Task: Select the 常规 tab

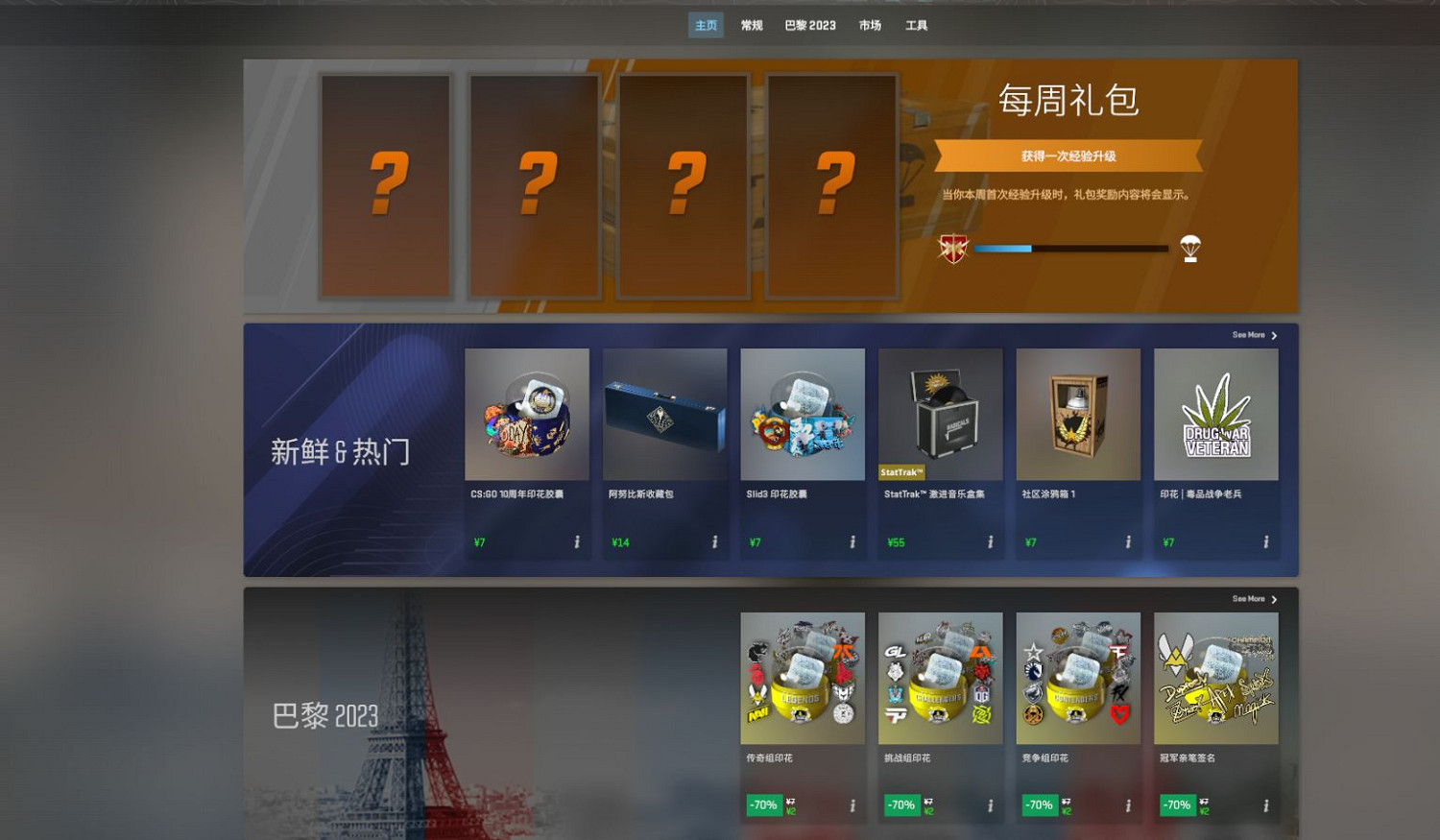Action: pyautogui.click(x=751, y=26)
